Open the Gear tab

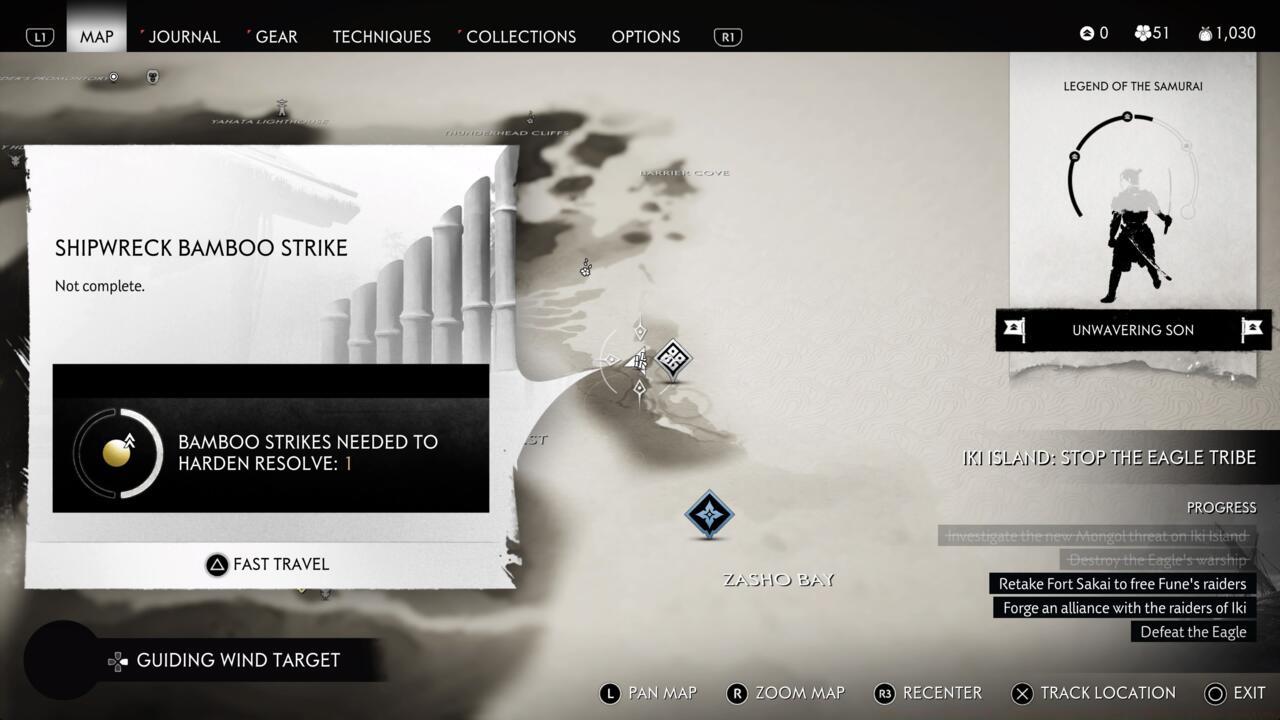[x=276, y=36]
